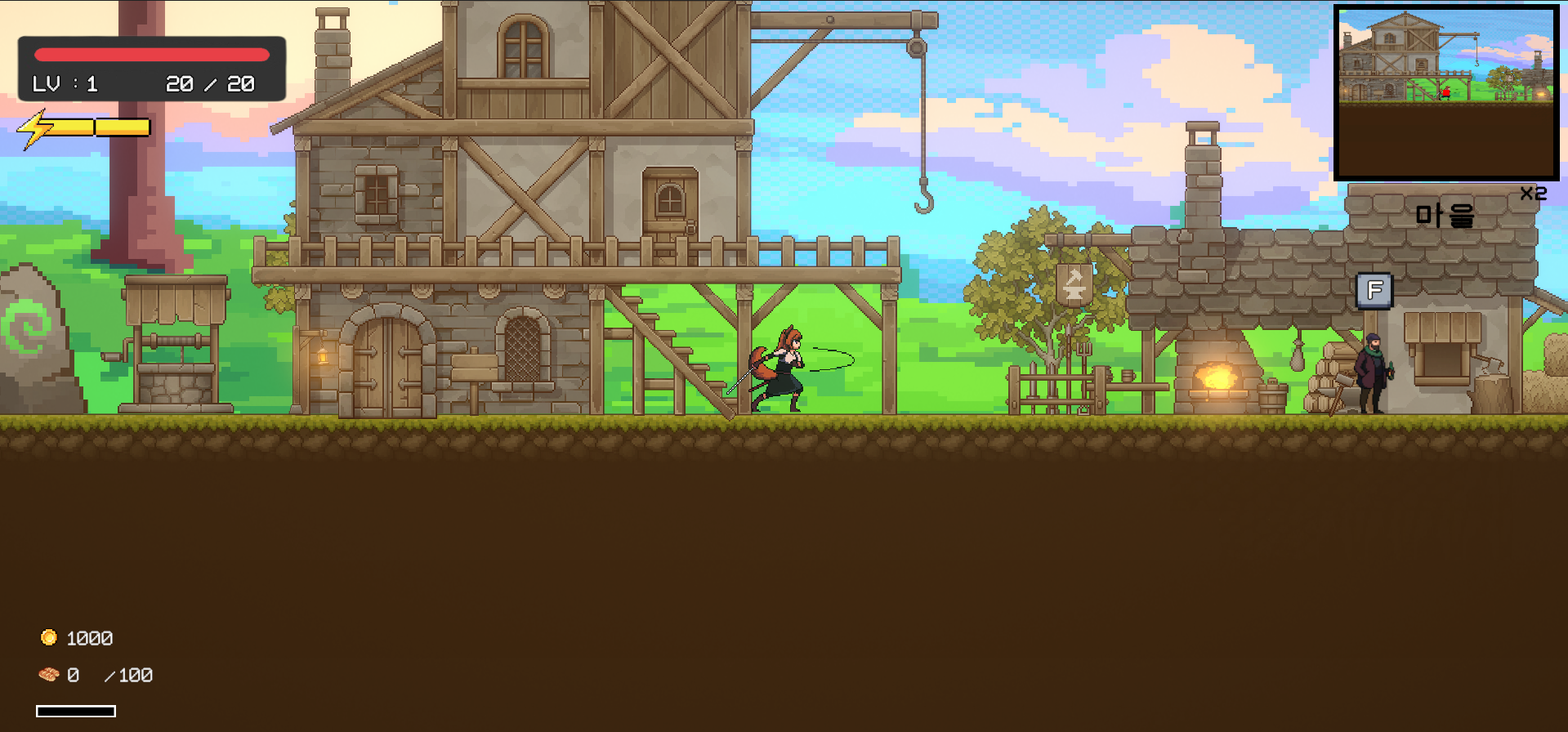Click the bread item icon in the inventory counter

[48, 675]
